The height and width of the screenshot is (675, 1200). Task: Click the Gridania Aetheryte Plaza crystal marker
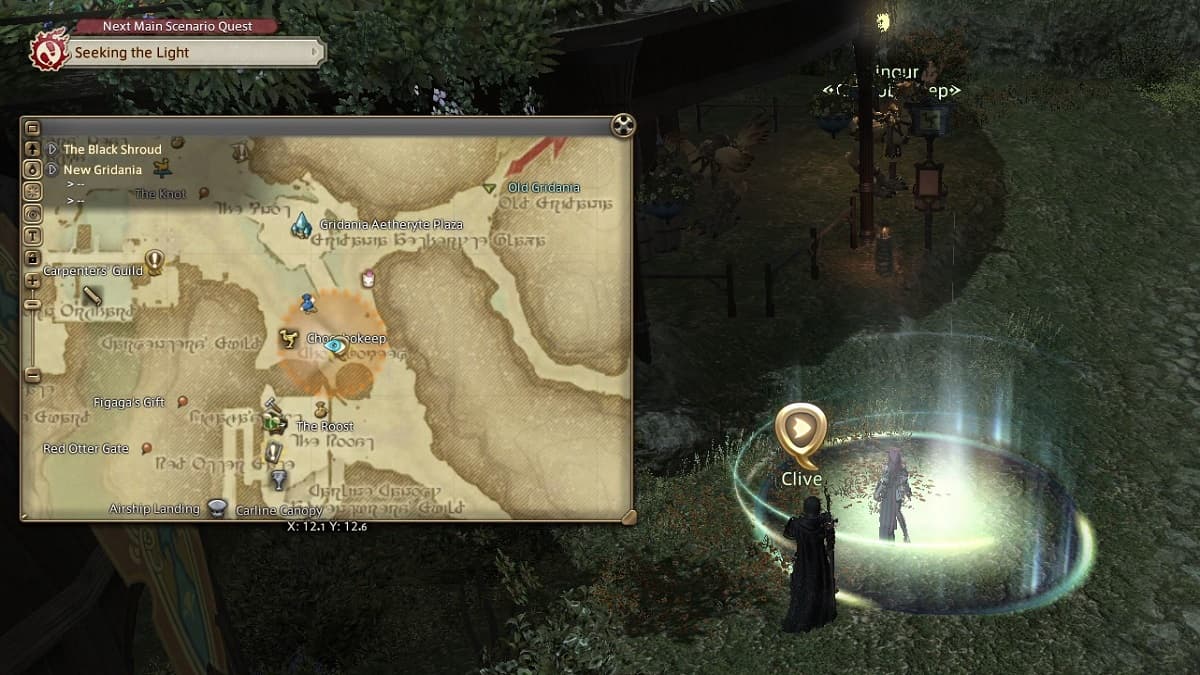[301, 226]
